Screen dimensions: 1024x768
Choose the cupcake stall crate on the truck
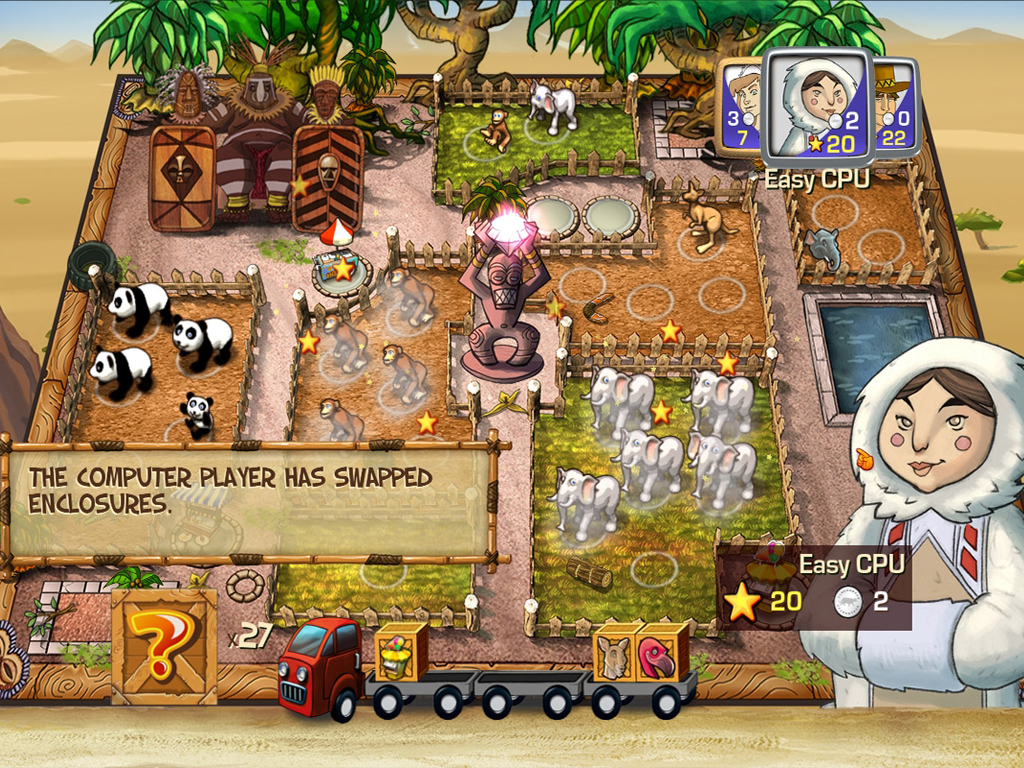point(400,651)
